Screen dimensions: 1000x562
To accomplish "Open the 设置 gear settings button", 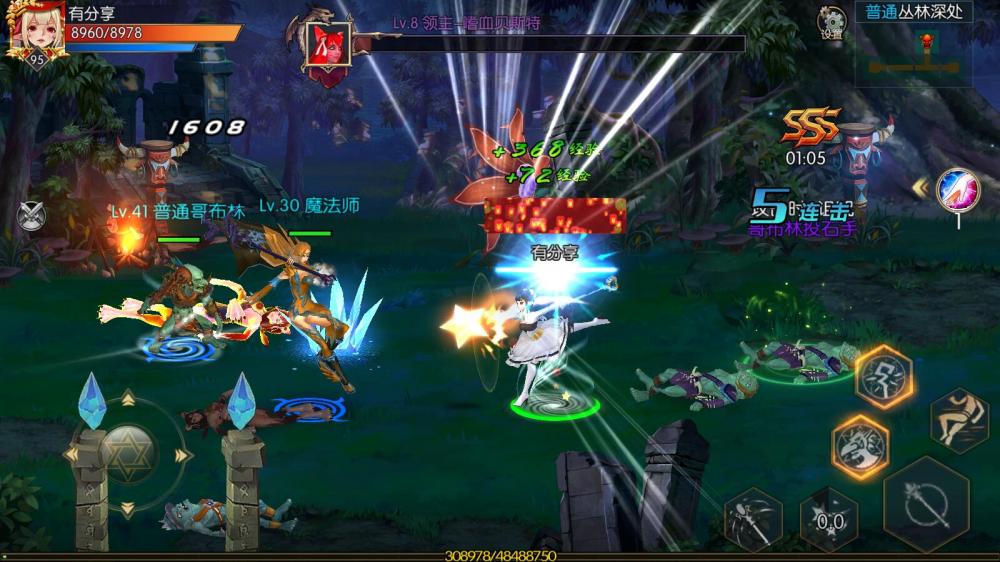I will tap(831, 22).
